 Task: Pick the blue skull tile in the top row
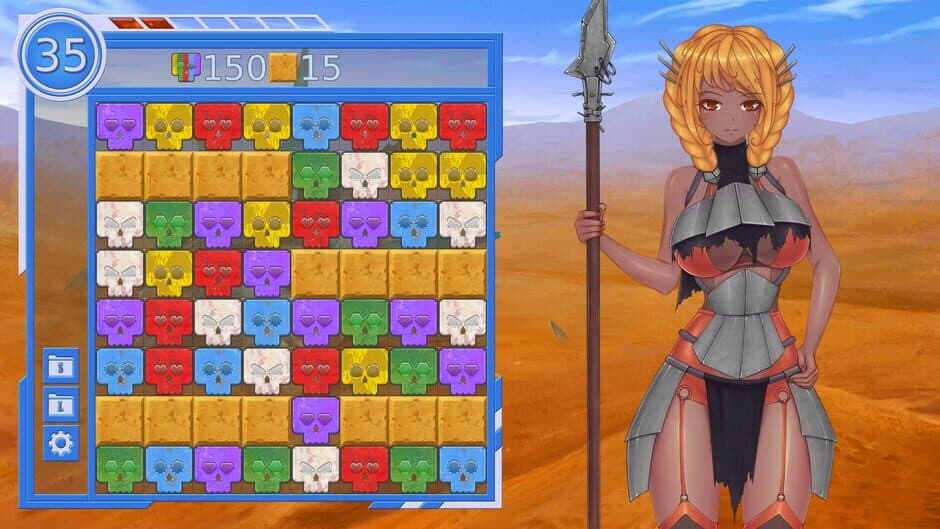coord(316,126)
